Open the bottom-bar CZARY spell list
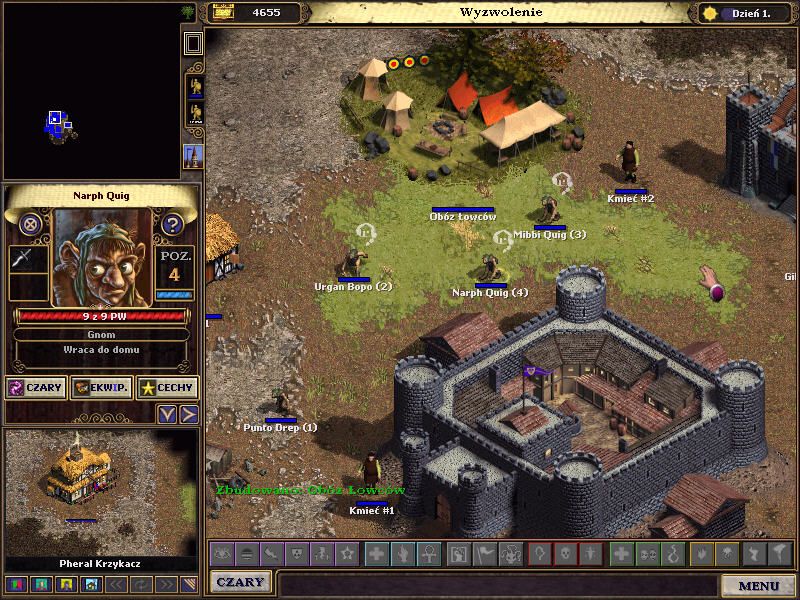 point(241,582)
